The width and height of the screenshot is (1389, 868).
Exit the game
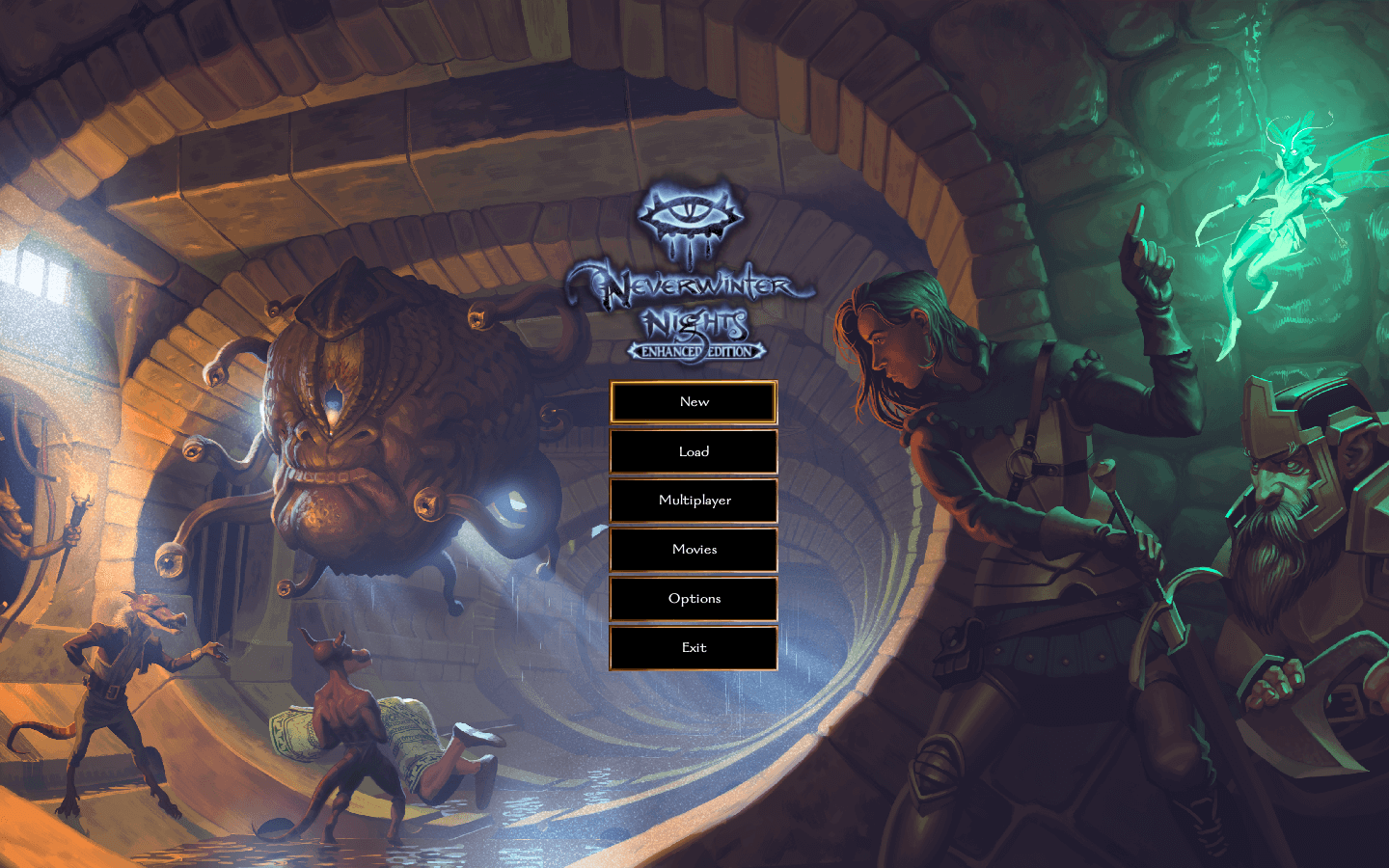point(694,647)
